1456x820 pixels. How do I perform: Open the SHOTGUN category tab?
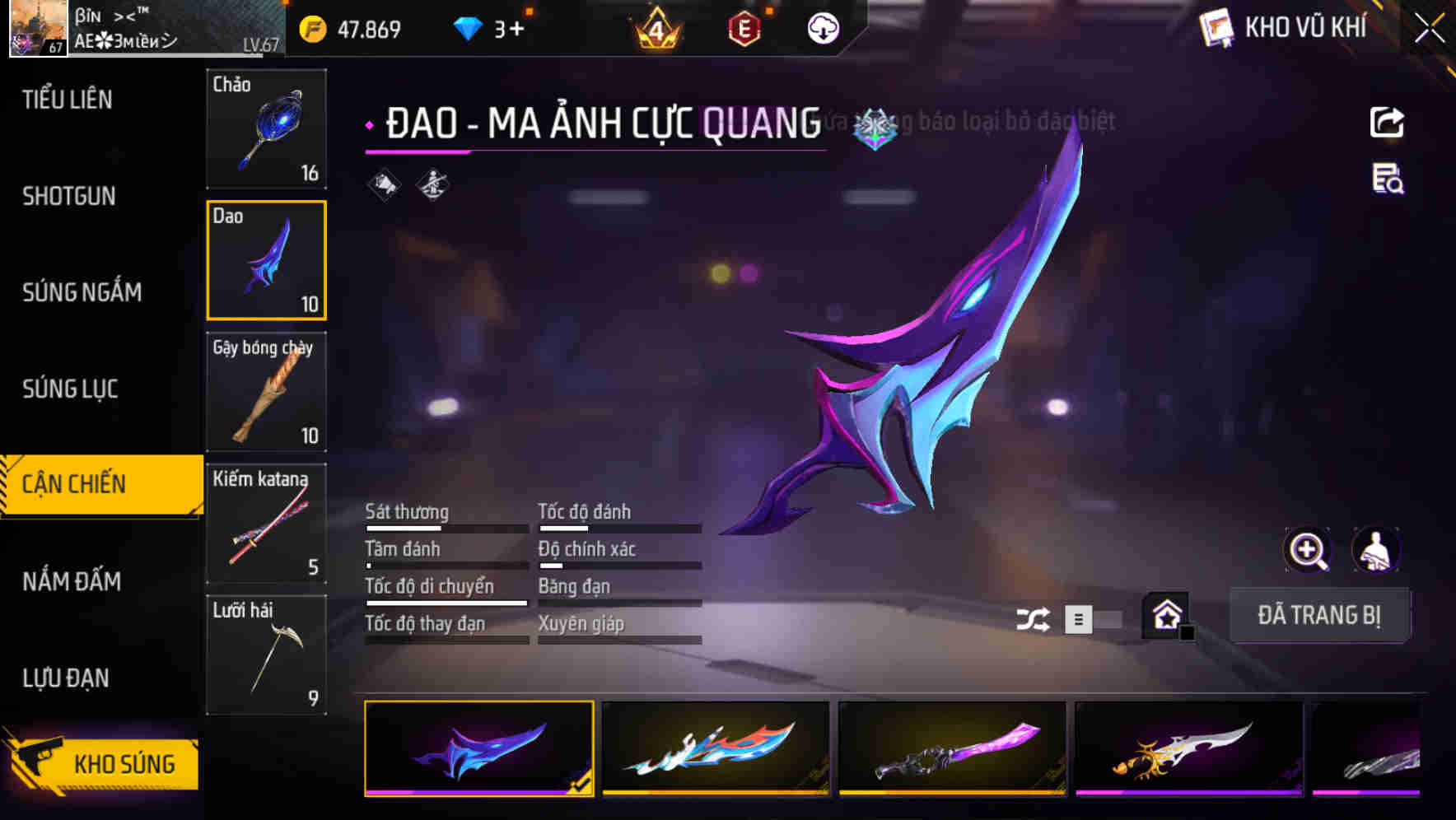coord(69,196)
